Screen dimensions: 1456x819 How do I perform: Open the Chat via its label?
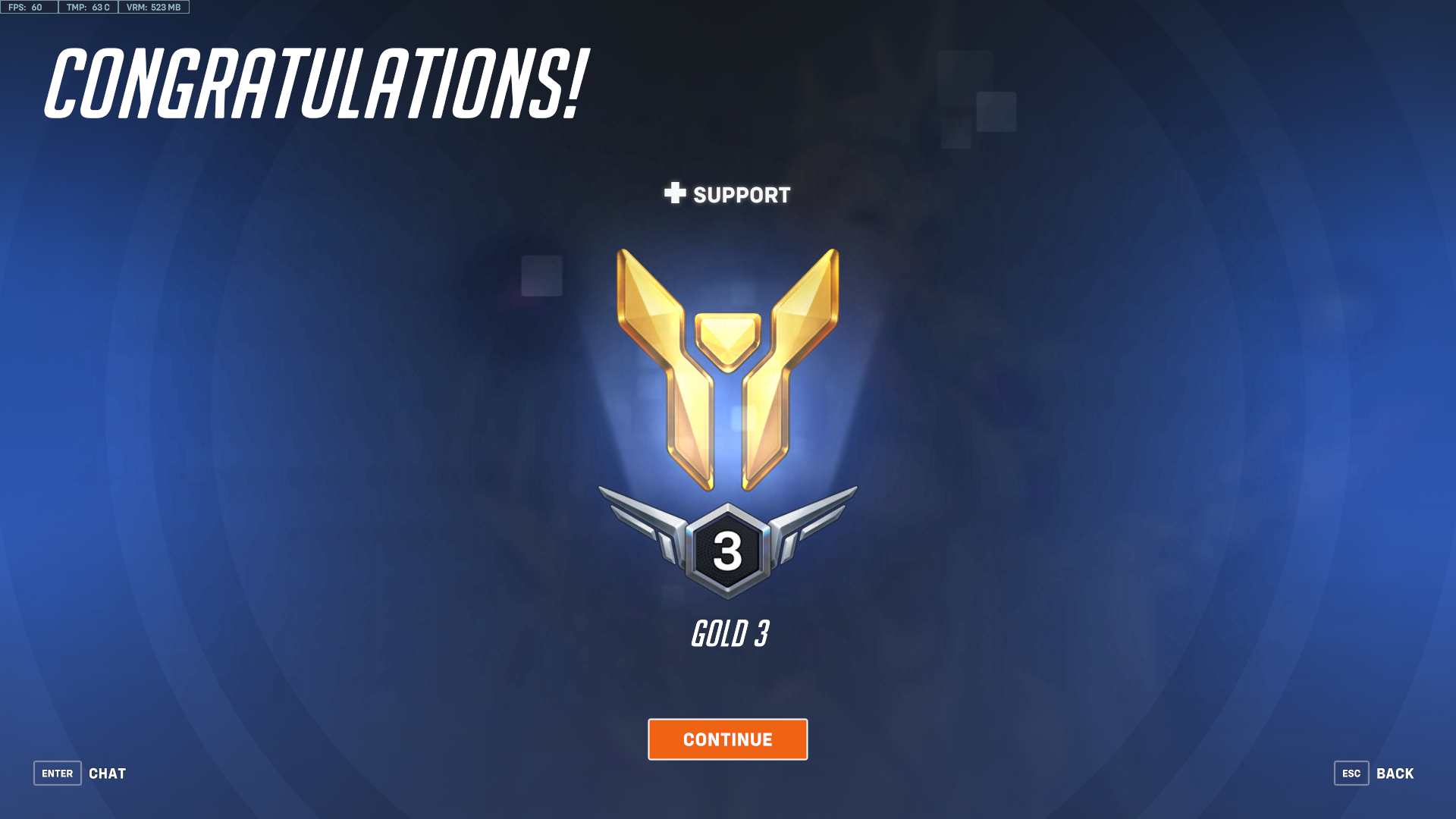click(107, 773)
